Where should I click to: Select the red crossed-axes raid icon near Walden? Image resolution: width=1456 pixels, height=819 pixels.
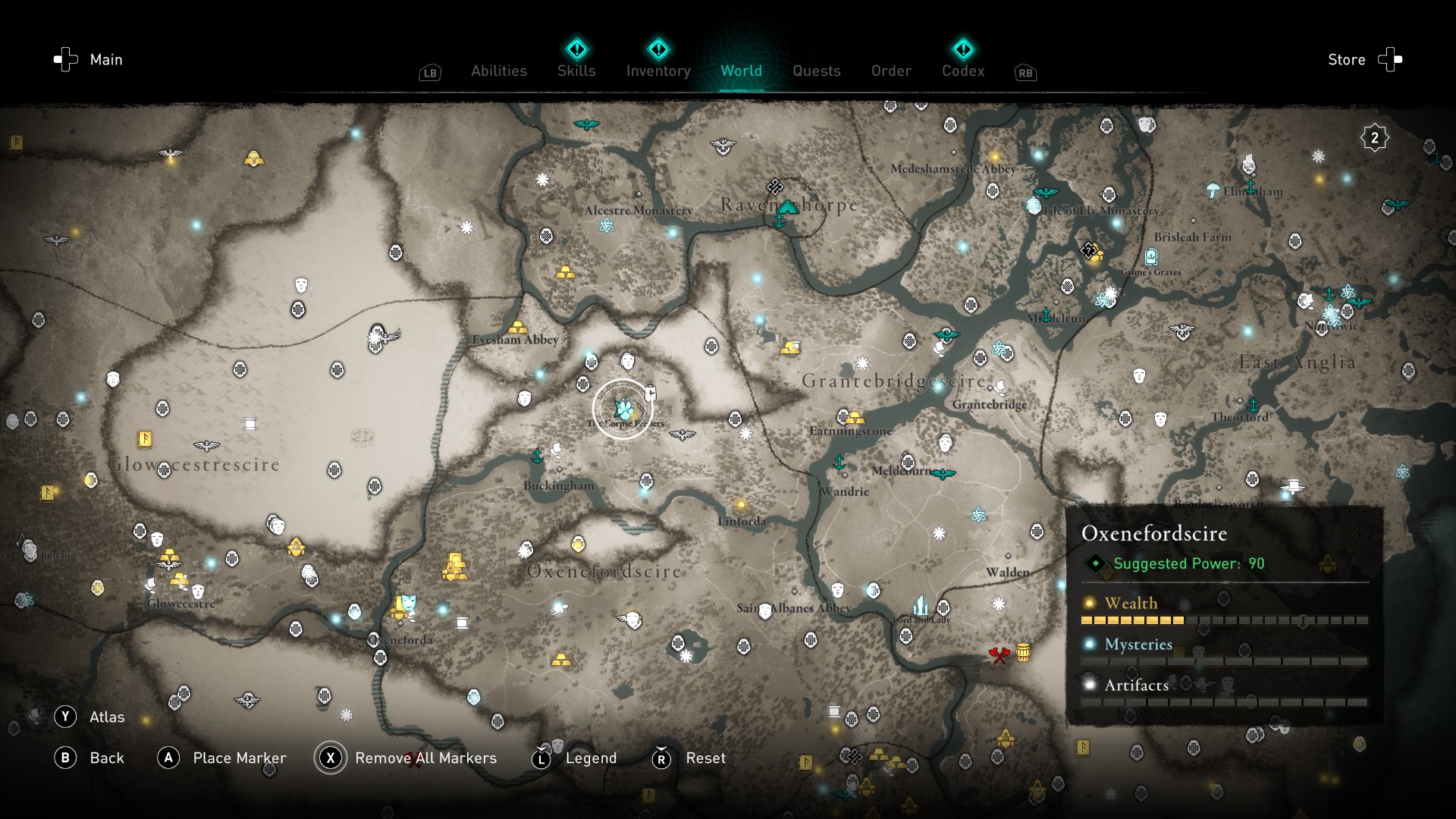click(x=999, y=656)
